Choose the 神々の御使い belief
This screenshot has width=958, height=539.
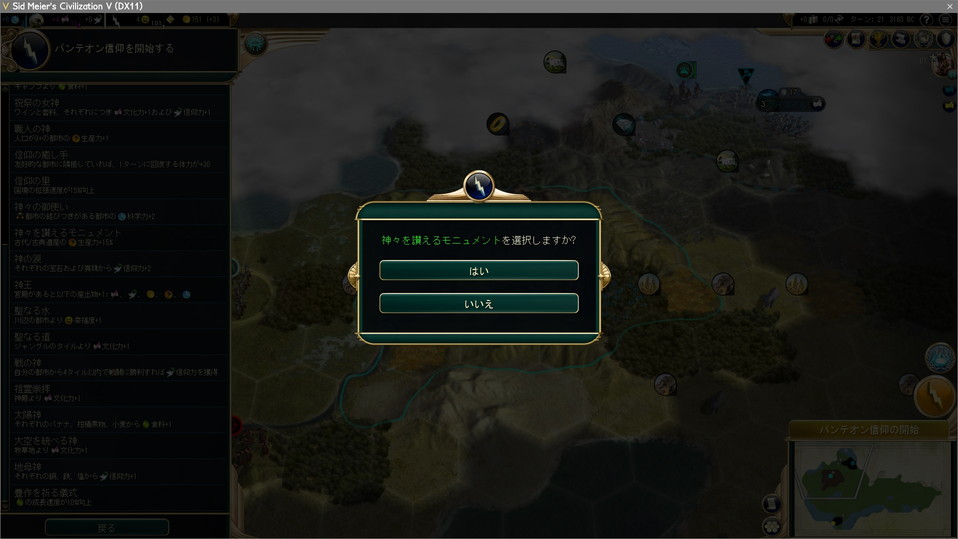pyautogui.click(x=117, y=212)
